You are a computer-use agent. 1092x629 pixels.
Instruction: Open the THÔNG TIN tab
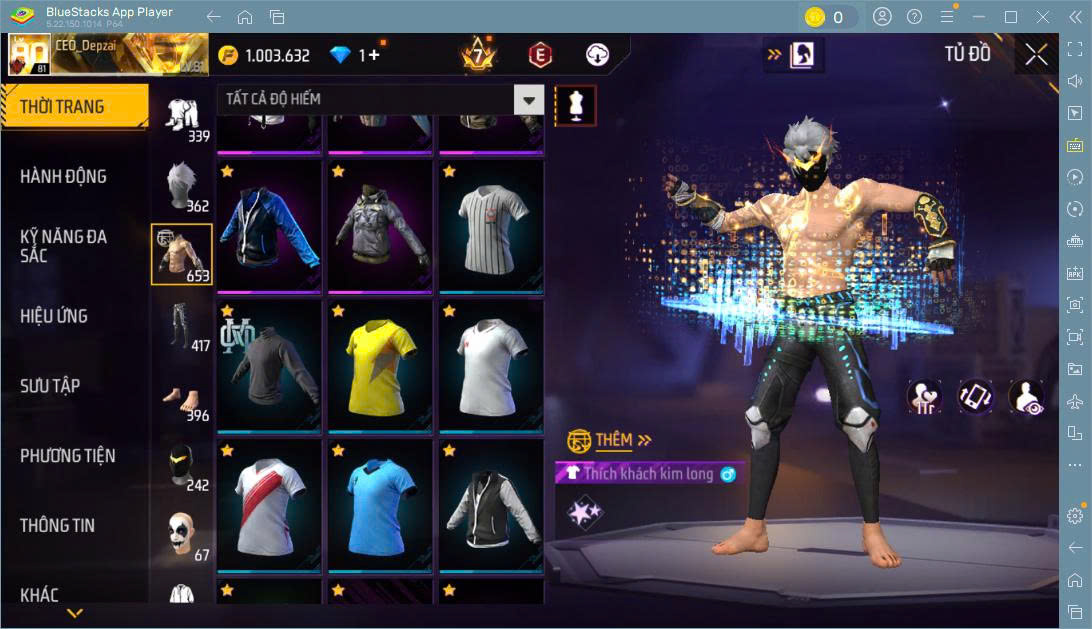(x=56, y=526)
